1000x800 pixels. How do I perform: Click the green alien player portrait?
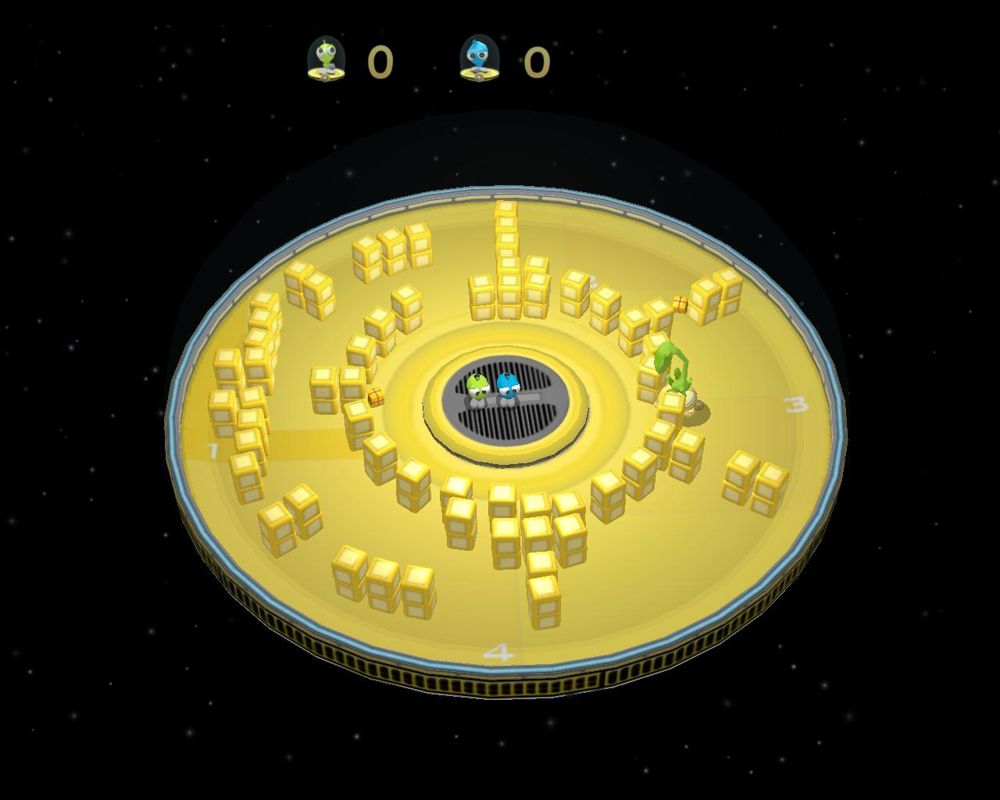click(x=326, y=59)
